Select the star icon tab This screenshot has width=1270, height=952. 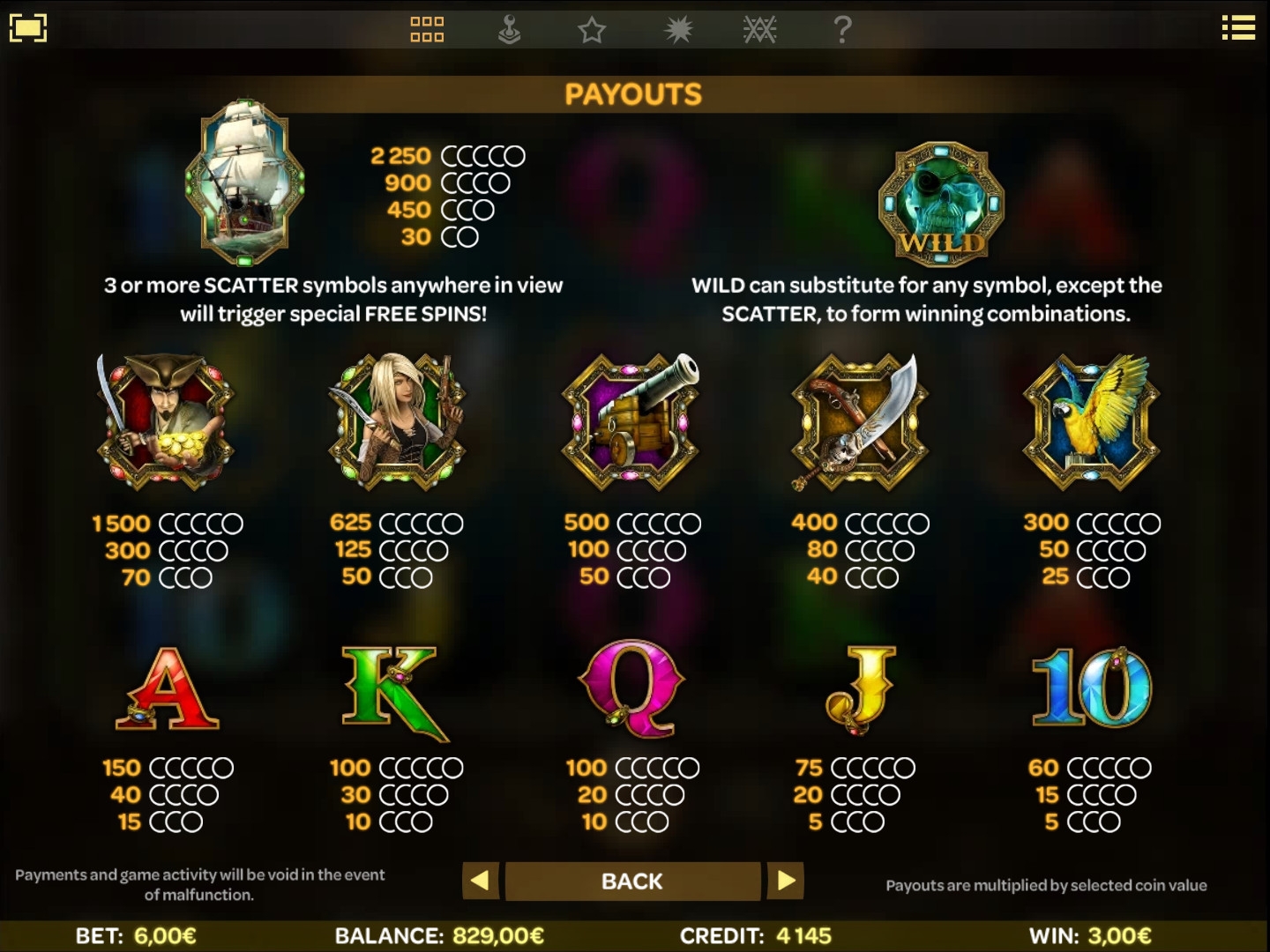pos(592,31)
